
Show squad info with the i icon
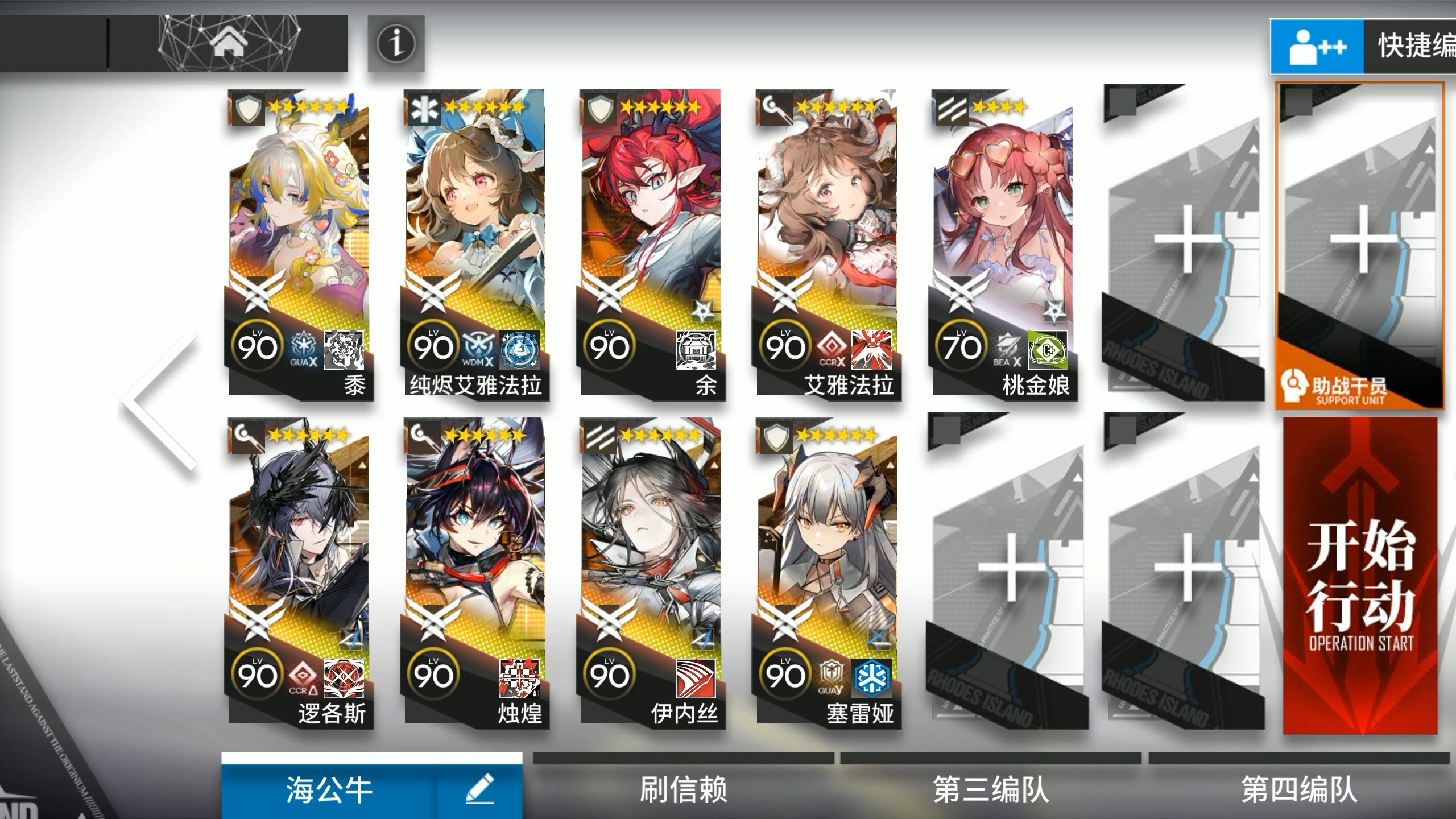[396, 44]
